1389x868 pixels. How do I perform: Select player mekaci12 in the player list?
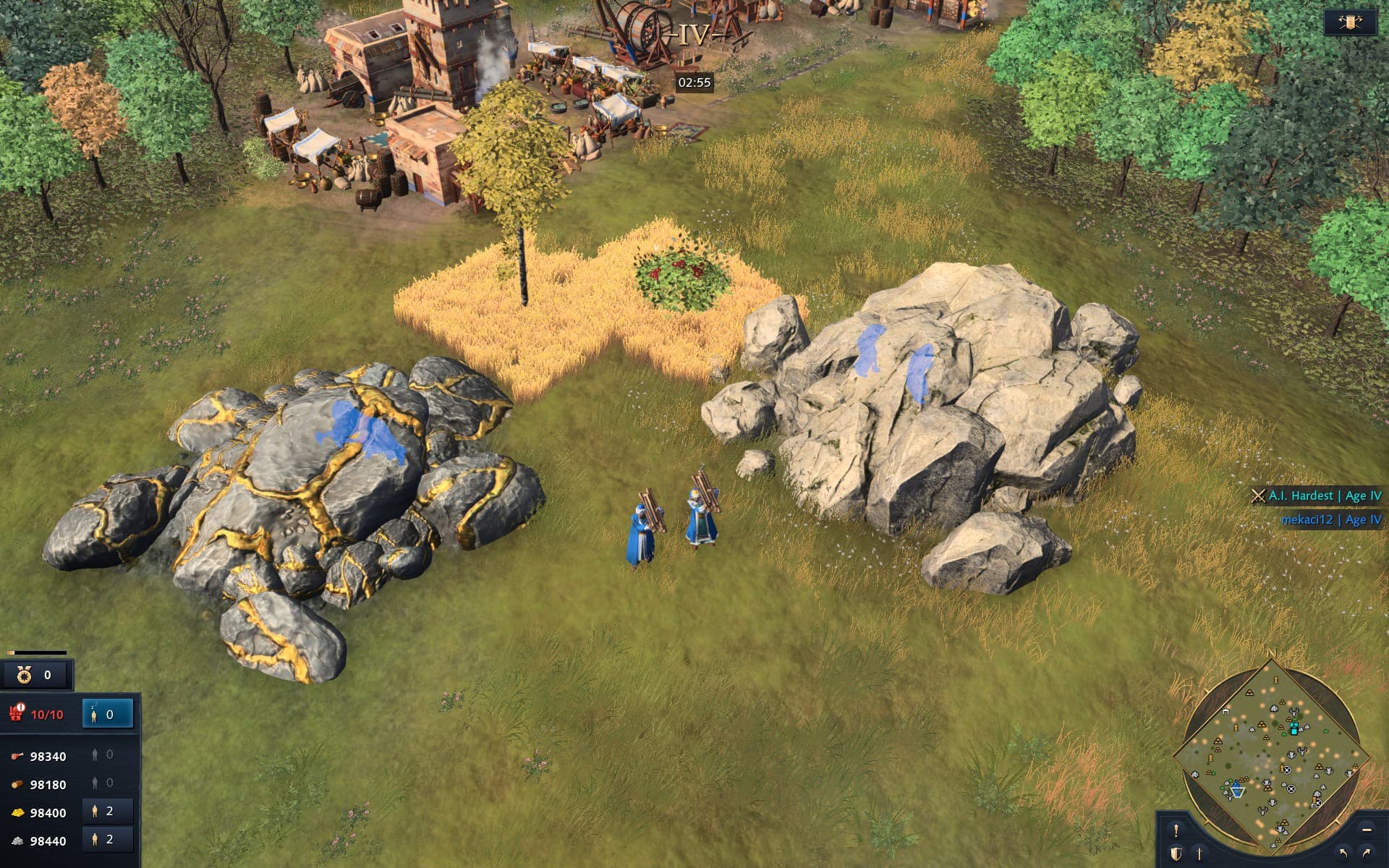(1330, 519)
